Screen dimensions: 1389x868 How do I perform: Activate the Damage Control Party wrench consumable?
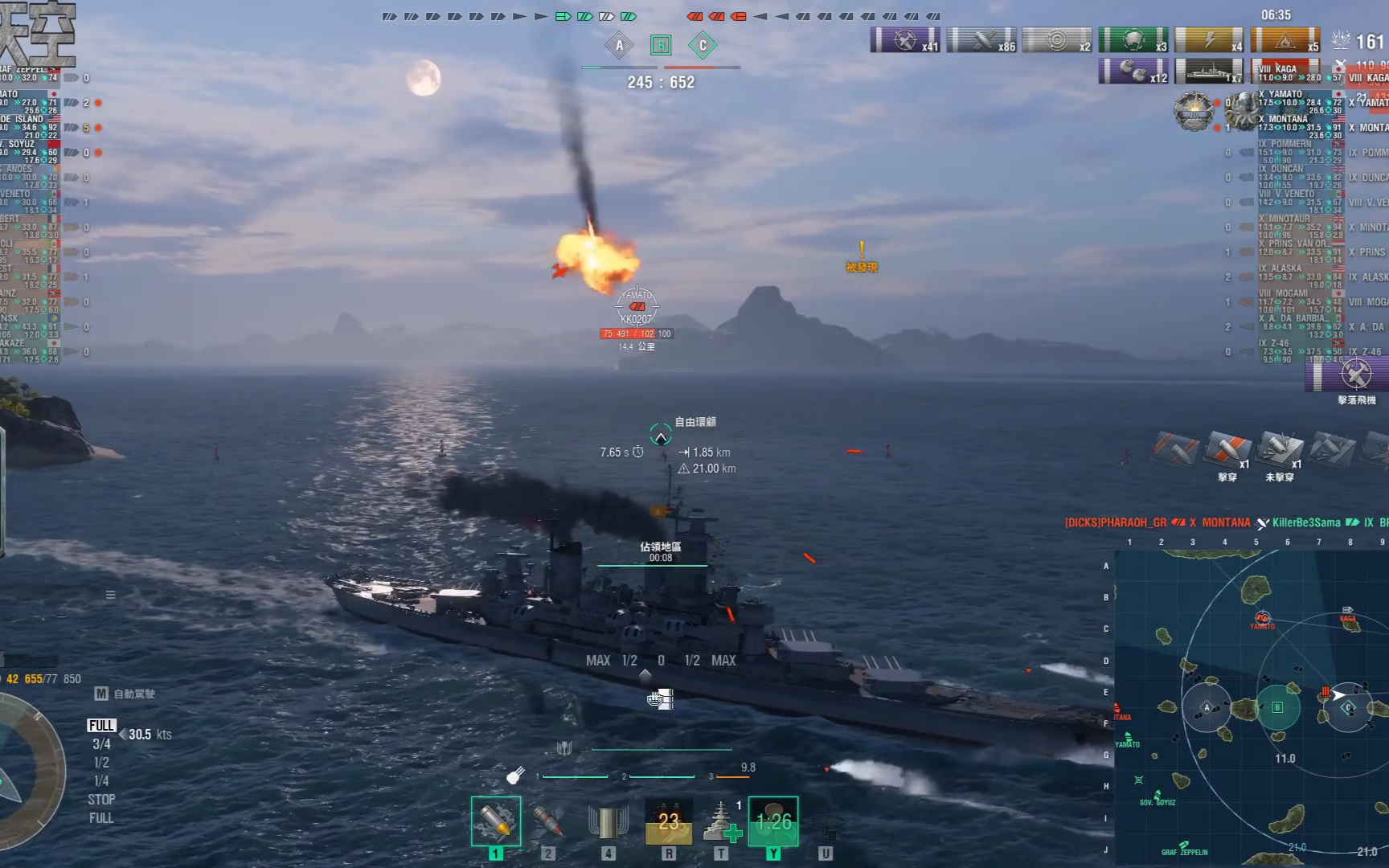[x=668, y=821]
